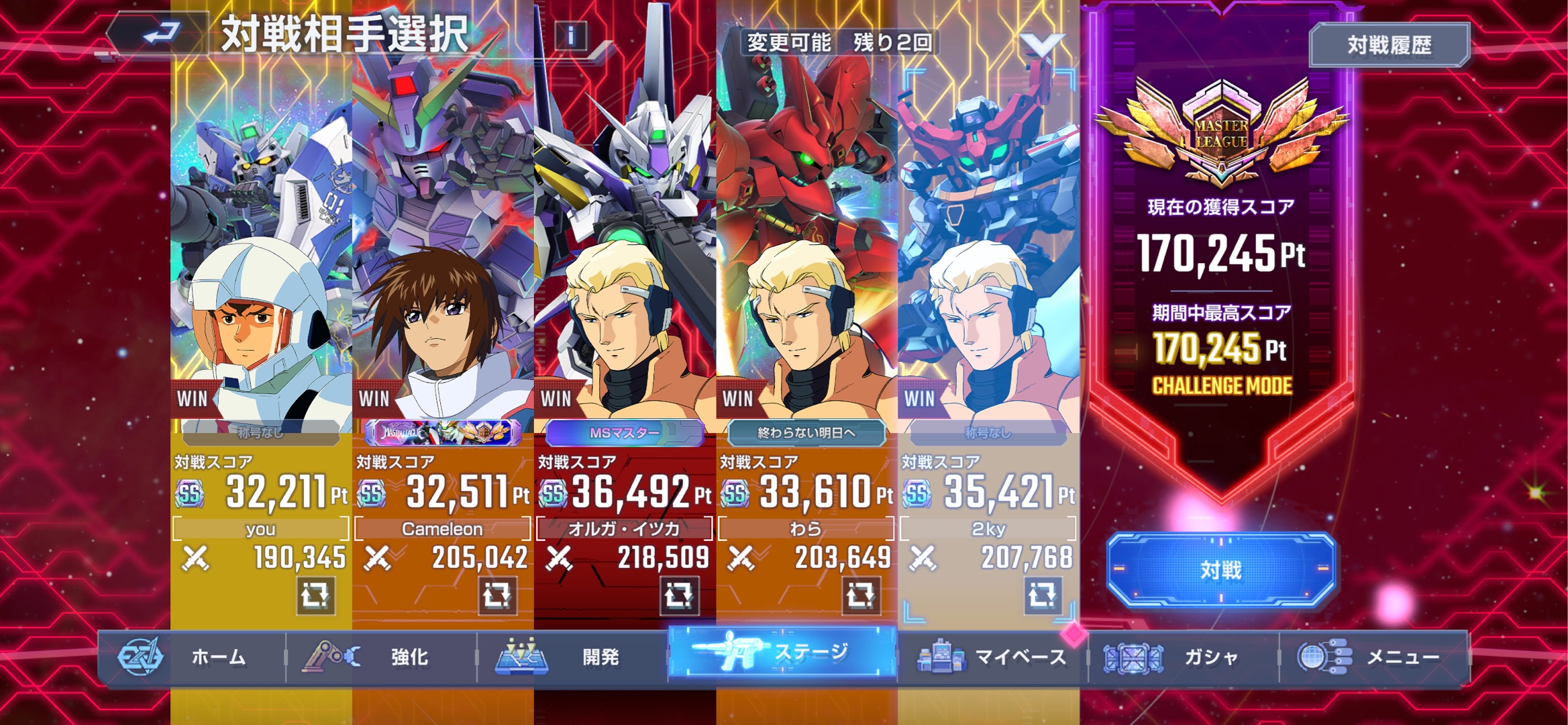This screenshot has width=1568, height=725.
Task: Replace opponent わら using swap icon
Action: pyautogui.click(x=861, y=595)
